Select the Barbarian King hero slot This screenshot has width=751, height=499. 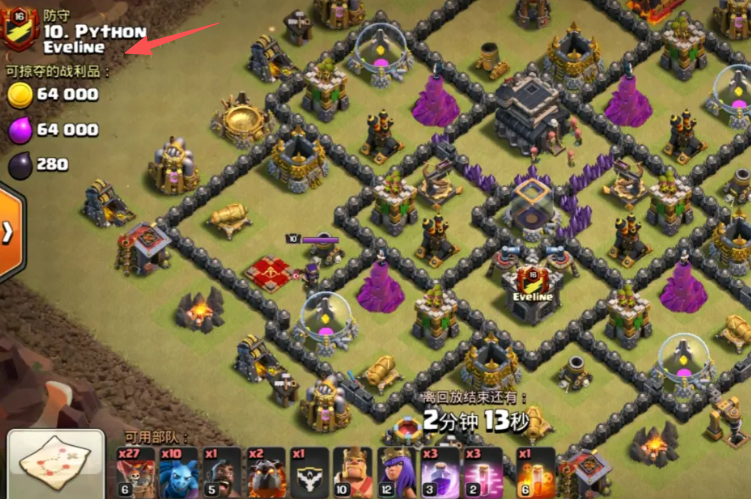click(352, 472)
